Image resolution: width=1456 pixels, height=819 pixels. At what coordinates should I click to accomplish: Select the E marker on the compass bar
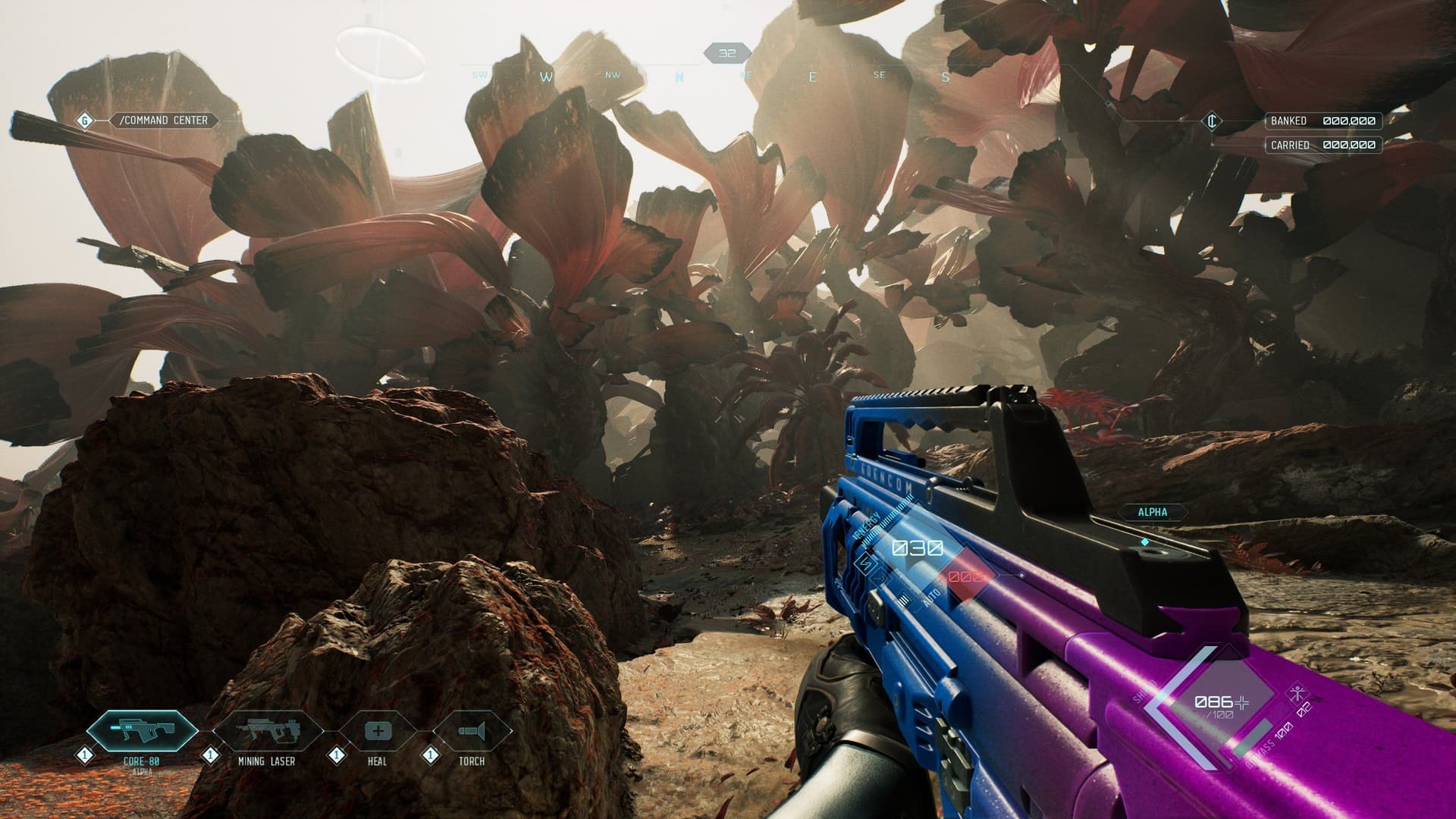811,76
